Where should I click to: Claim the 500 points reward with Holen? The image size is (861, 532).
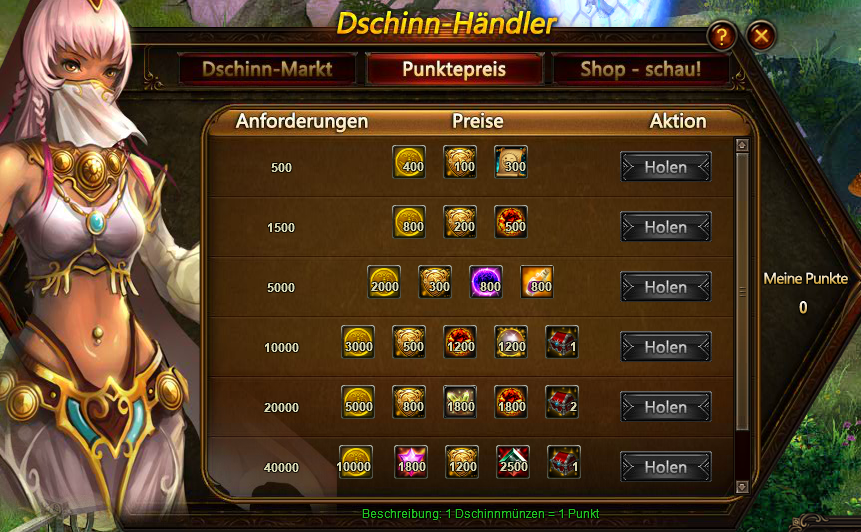click(665, 167)
